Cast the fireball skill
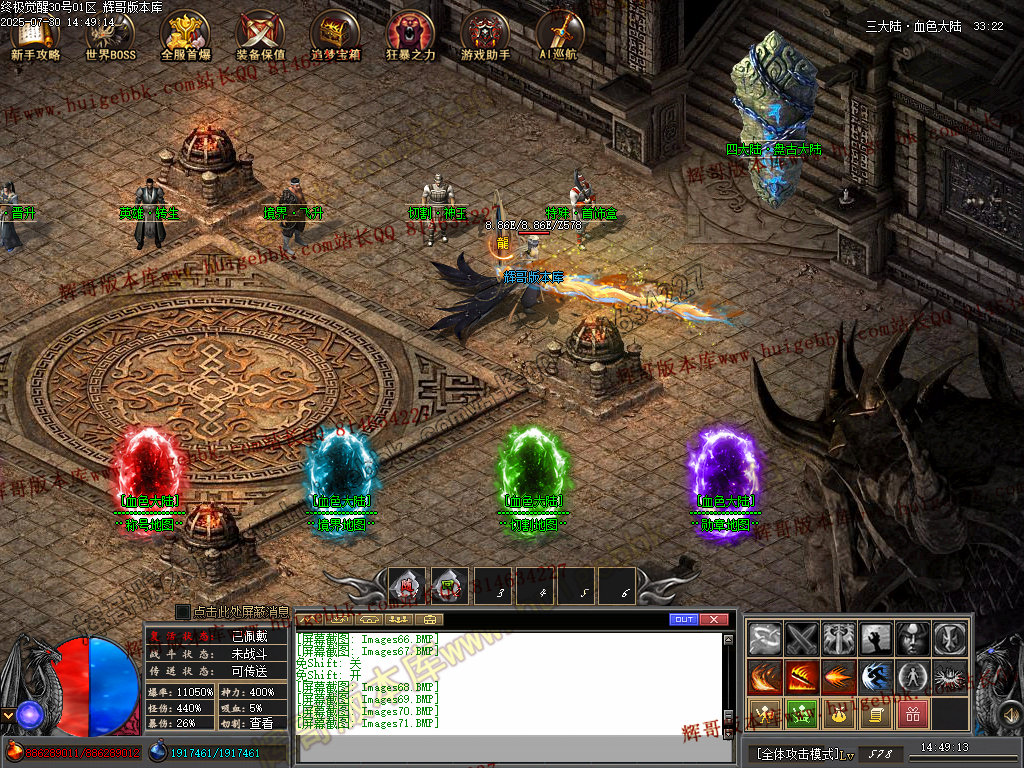This screenshot has width=1024, height=768. (x=839, y=677)
